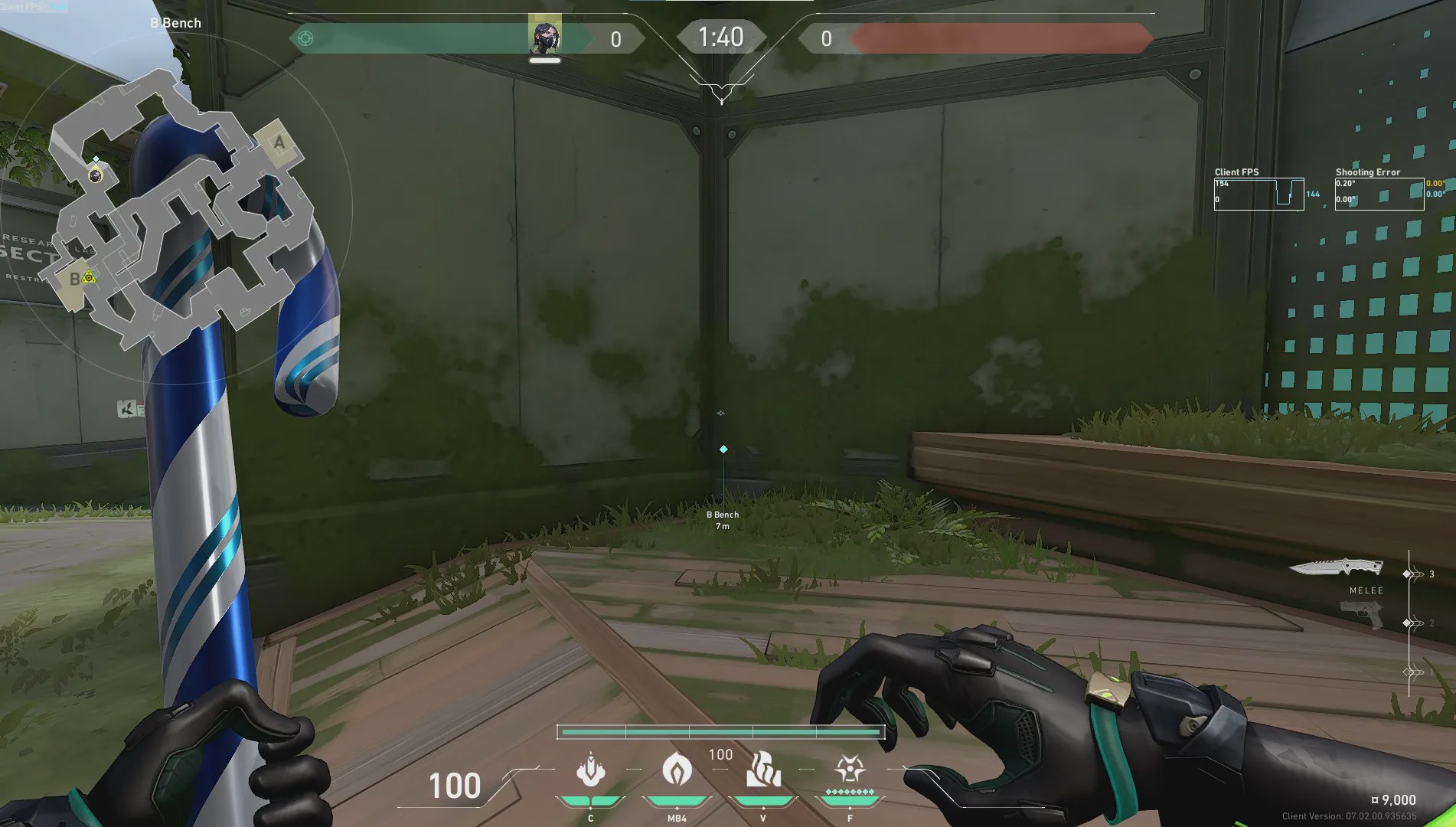Click the agent portrait in the top bar
The width and height of the screenshot is (1456, 827).
(x=545, y=34)
